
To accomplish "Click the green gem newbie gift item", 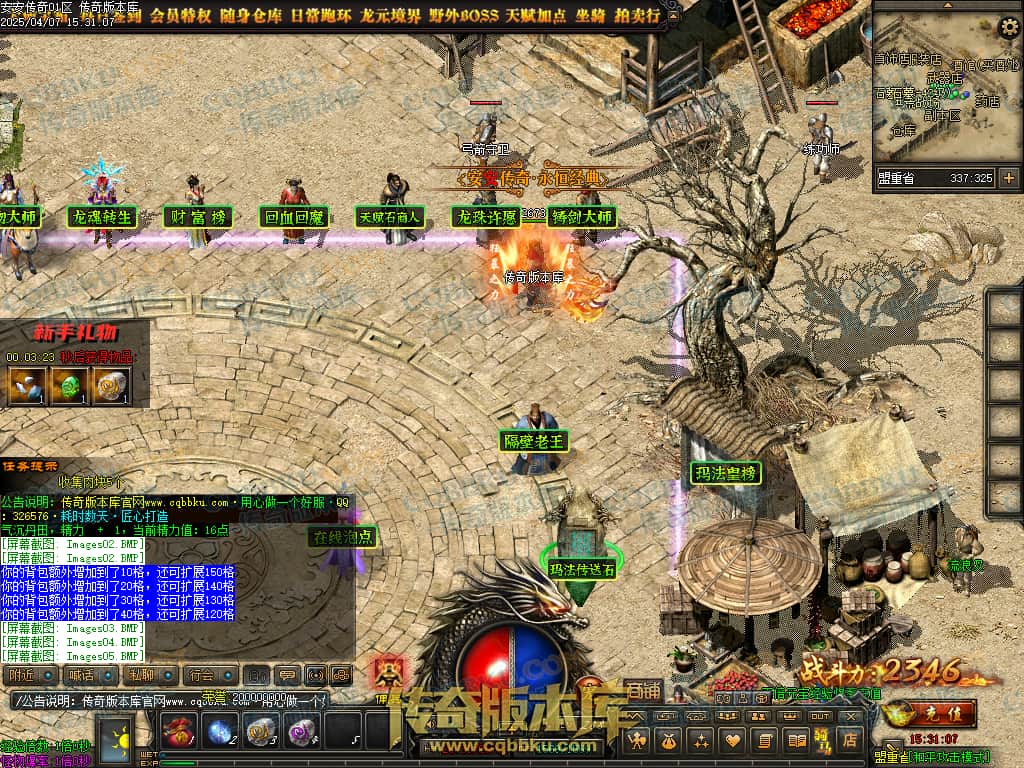I will click(x=66, y=385).
